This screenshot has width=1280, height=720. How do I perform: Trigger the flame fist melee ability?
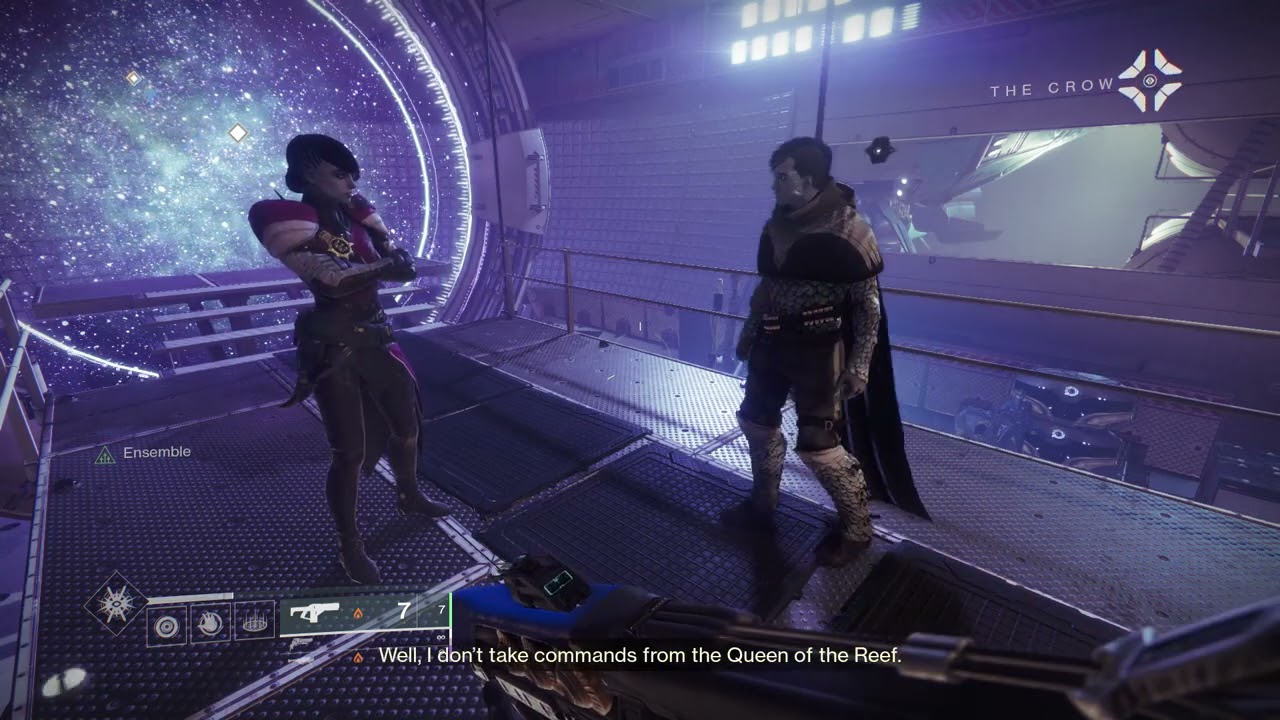pos(210,624)
